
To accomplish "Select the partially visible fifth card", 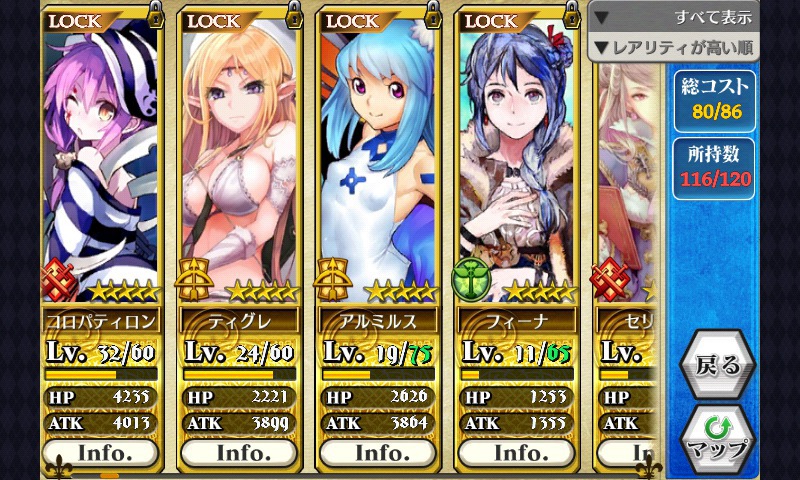I will (628, 200).
